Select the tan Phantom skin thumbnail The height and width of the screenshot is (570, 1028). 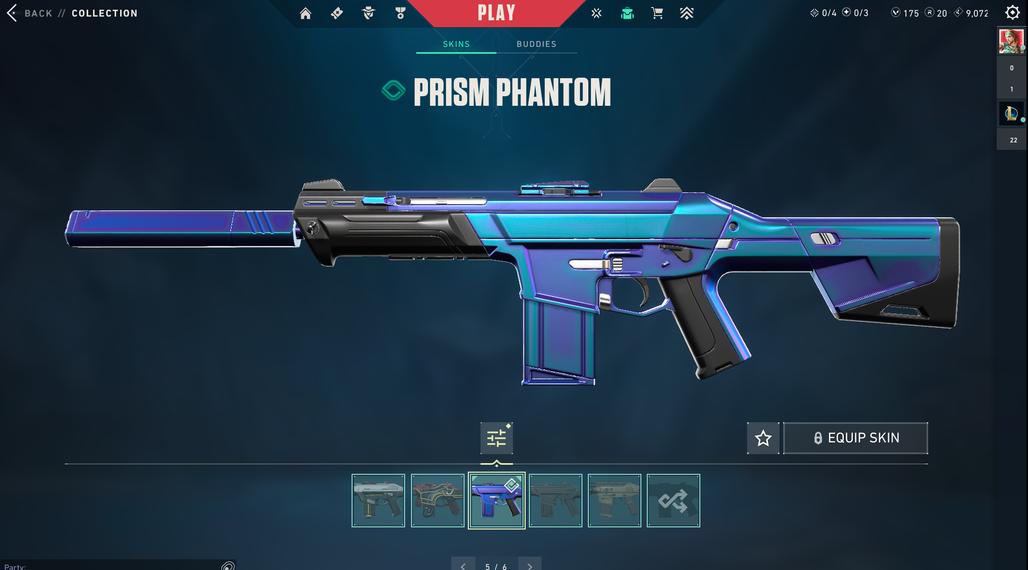tap(614, 500)
